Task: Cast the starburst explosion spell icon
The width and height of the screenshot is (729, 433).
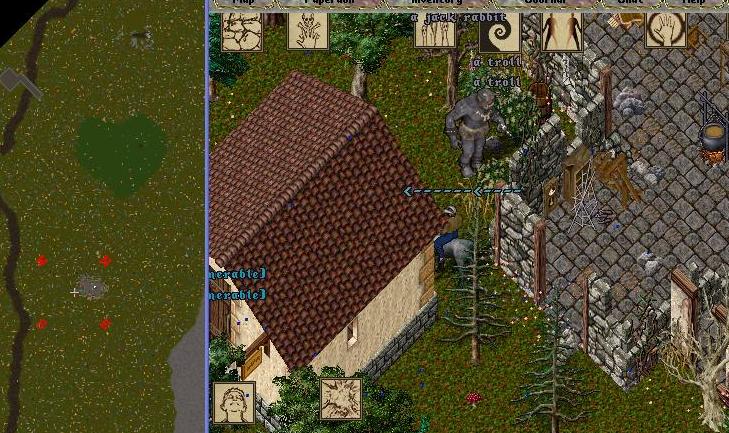Action: pyautogui.click(x=340, y=399)
